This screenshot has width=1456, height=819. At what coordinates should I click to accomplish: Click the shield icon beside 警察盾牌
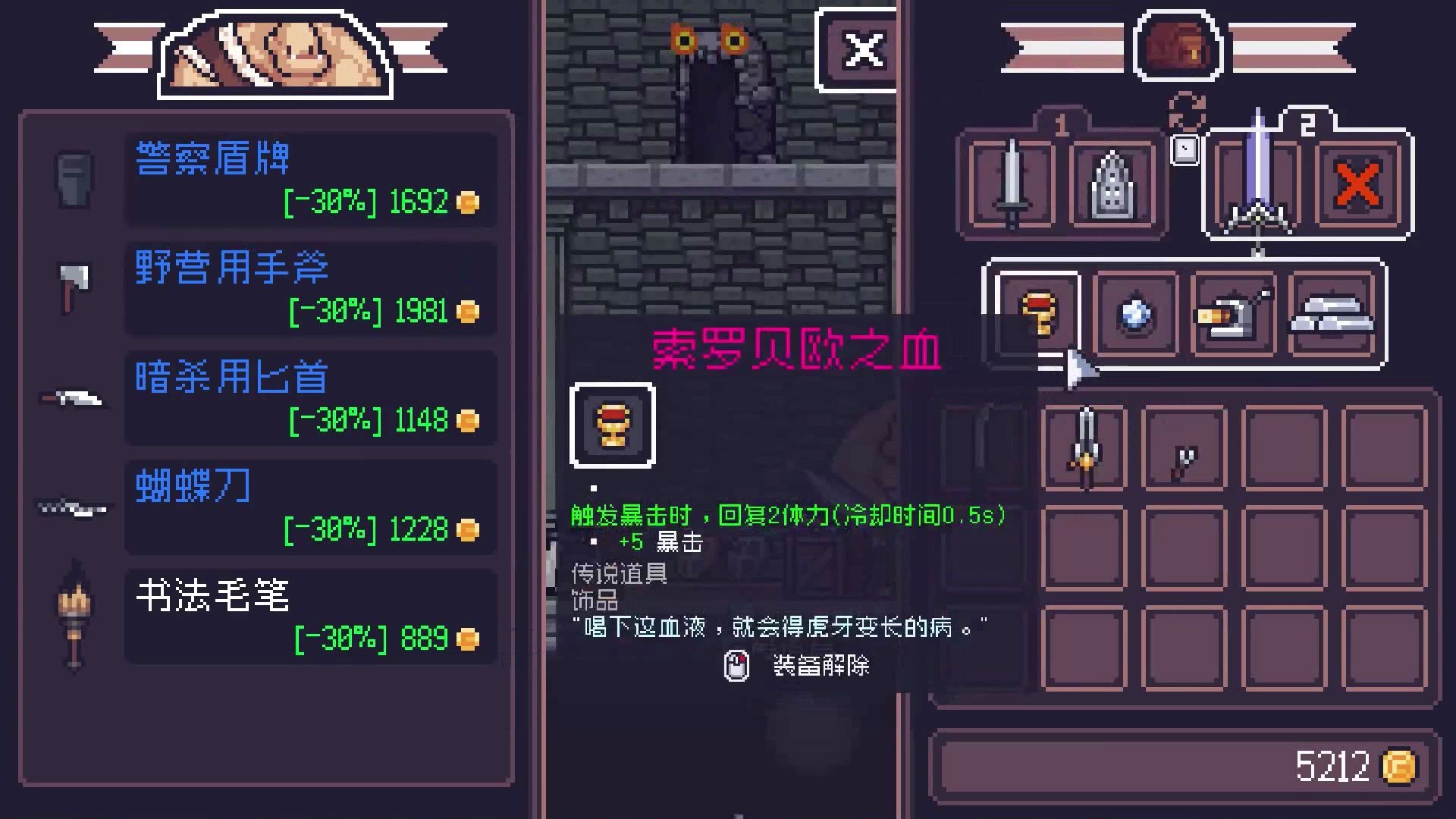click(x=73, y=180)
